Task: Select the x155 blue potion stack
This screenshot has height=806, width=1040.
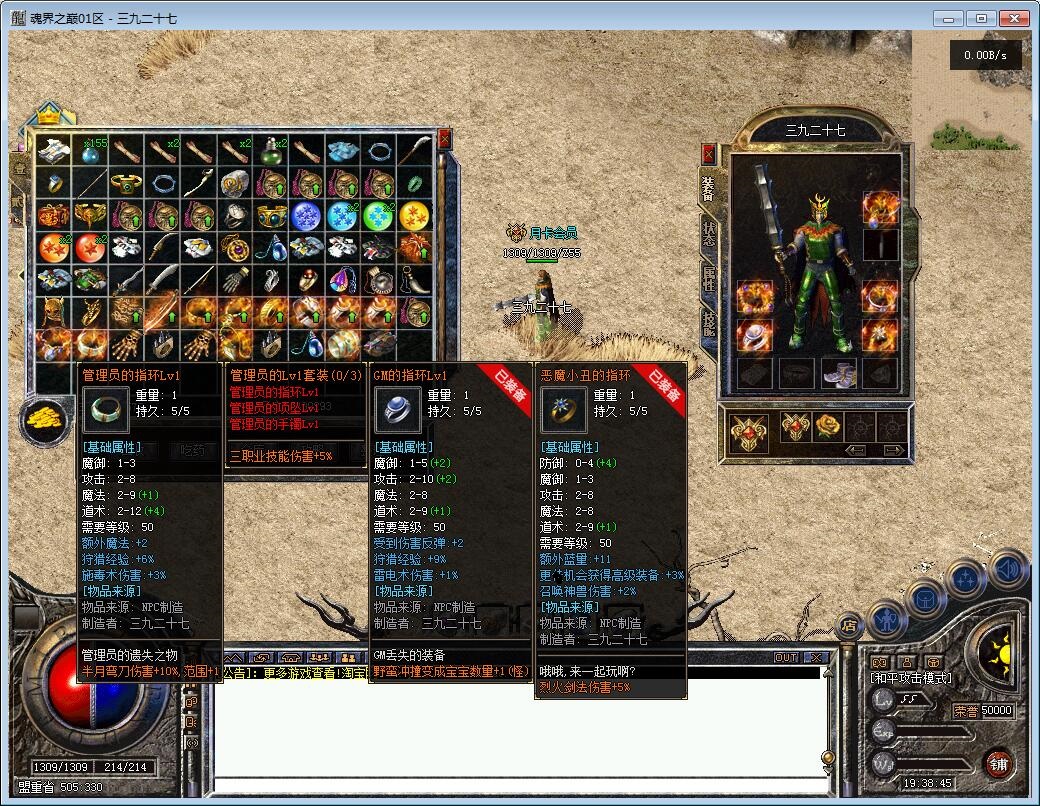Action: [x=92, y=152]
